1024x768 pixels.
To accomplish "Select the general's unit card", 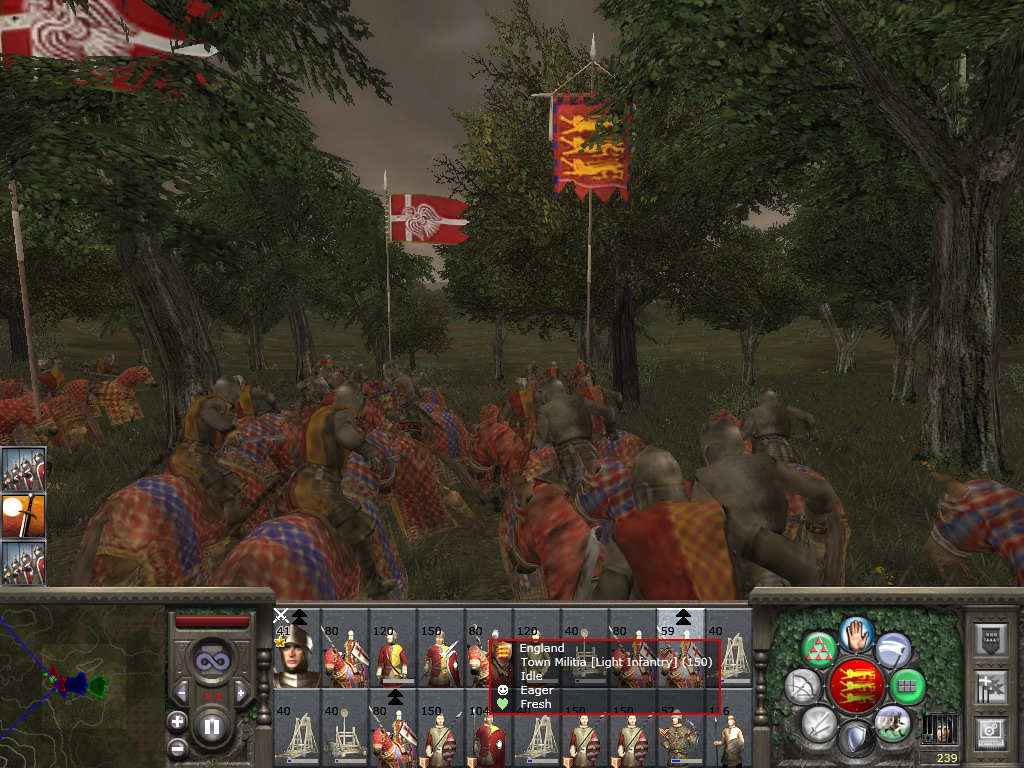I will (x=296, y=656).
